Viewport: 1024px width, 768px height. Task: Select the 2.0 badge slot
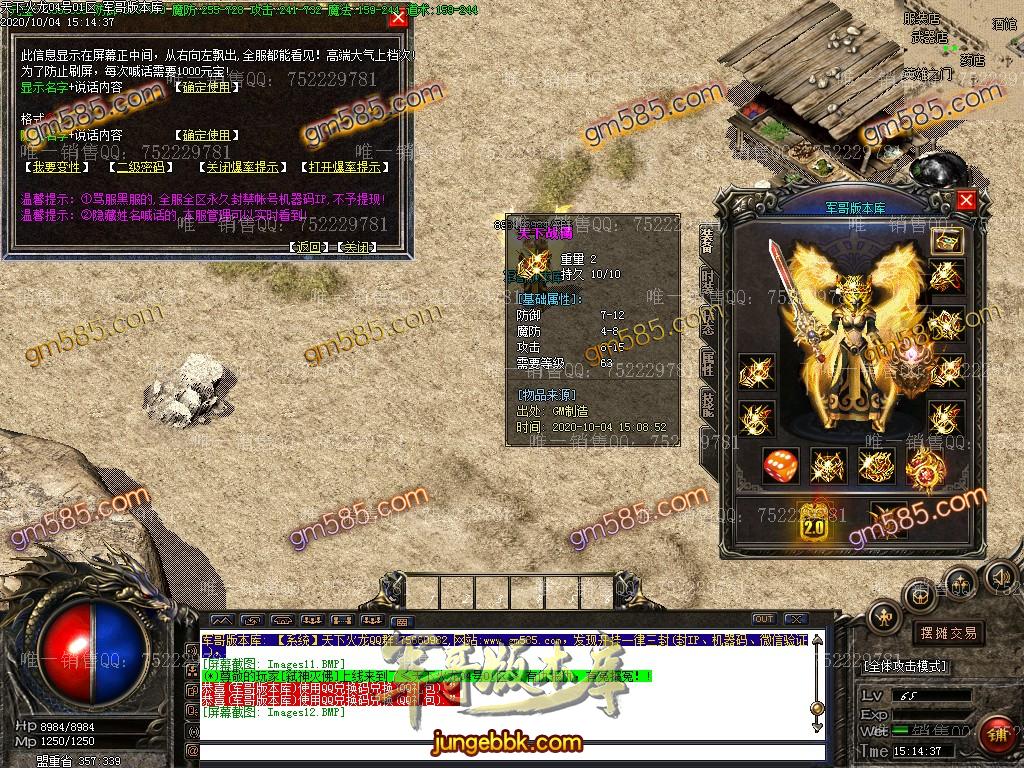coord(814,522)
